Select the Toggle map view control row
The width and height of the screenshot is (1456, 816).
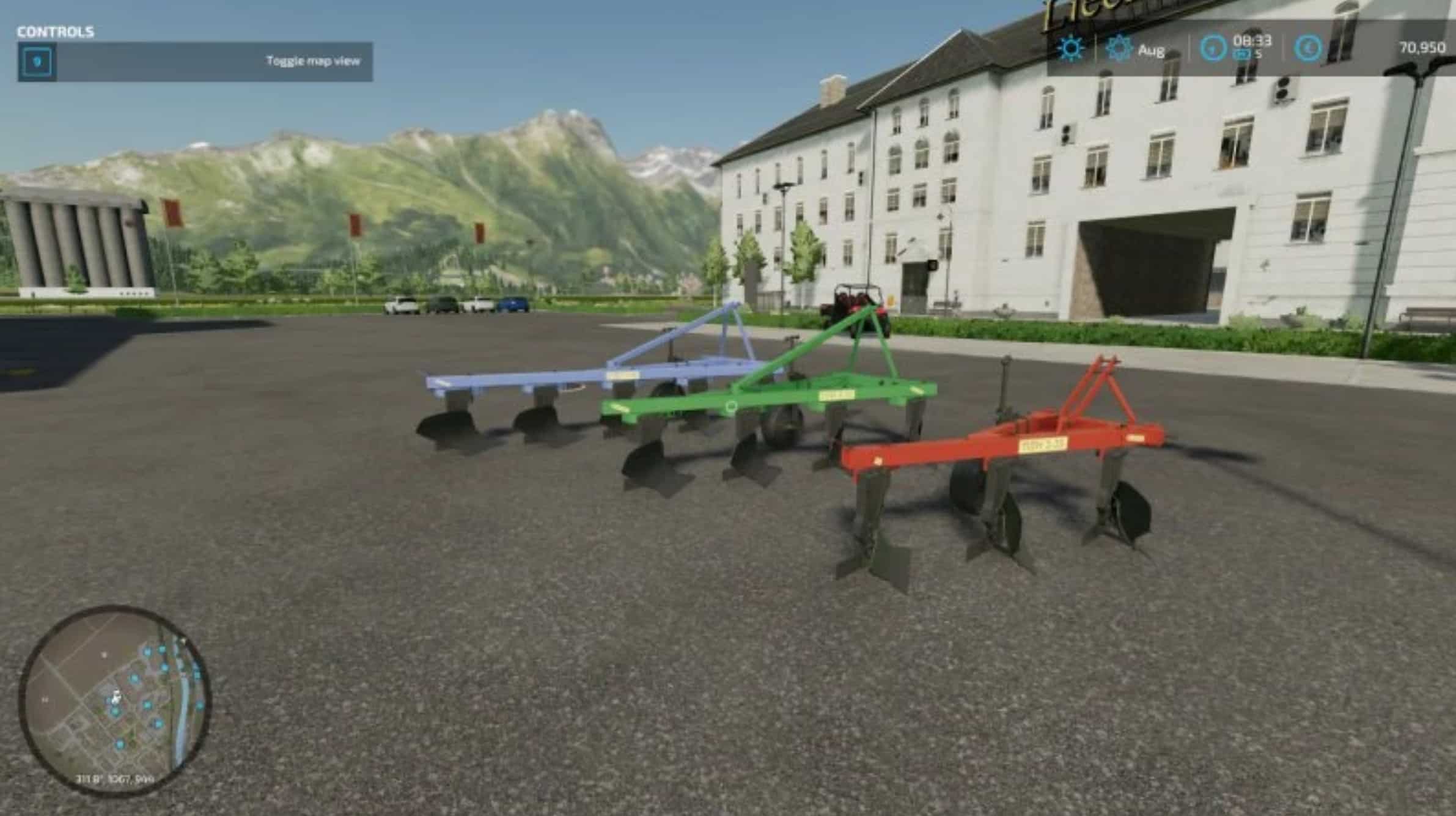[195, 62]
